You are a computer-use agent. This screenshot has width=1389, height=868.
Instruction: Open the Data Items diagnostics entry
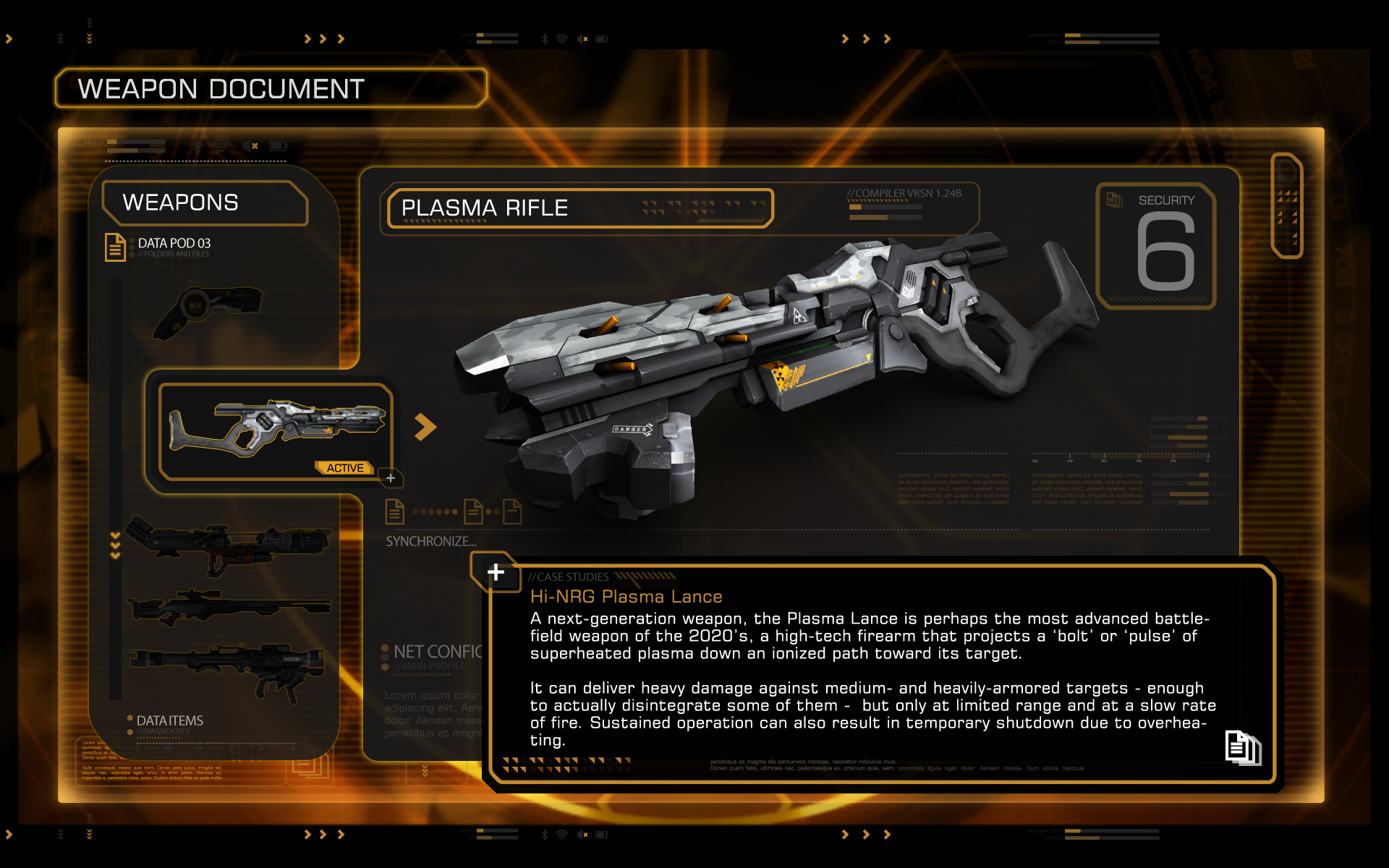[x=169, y=720]
